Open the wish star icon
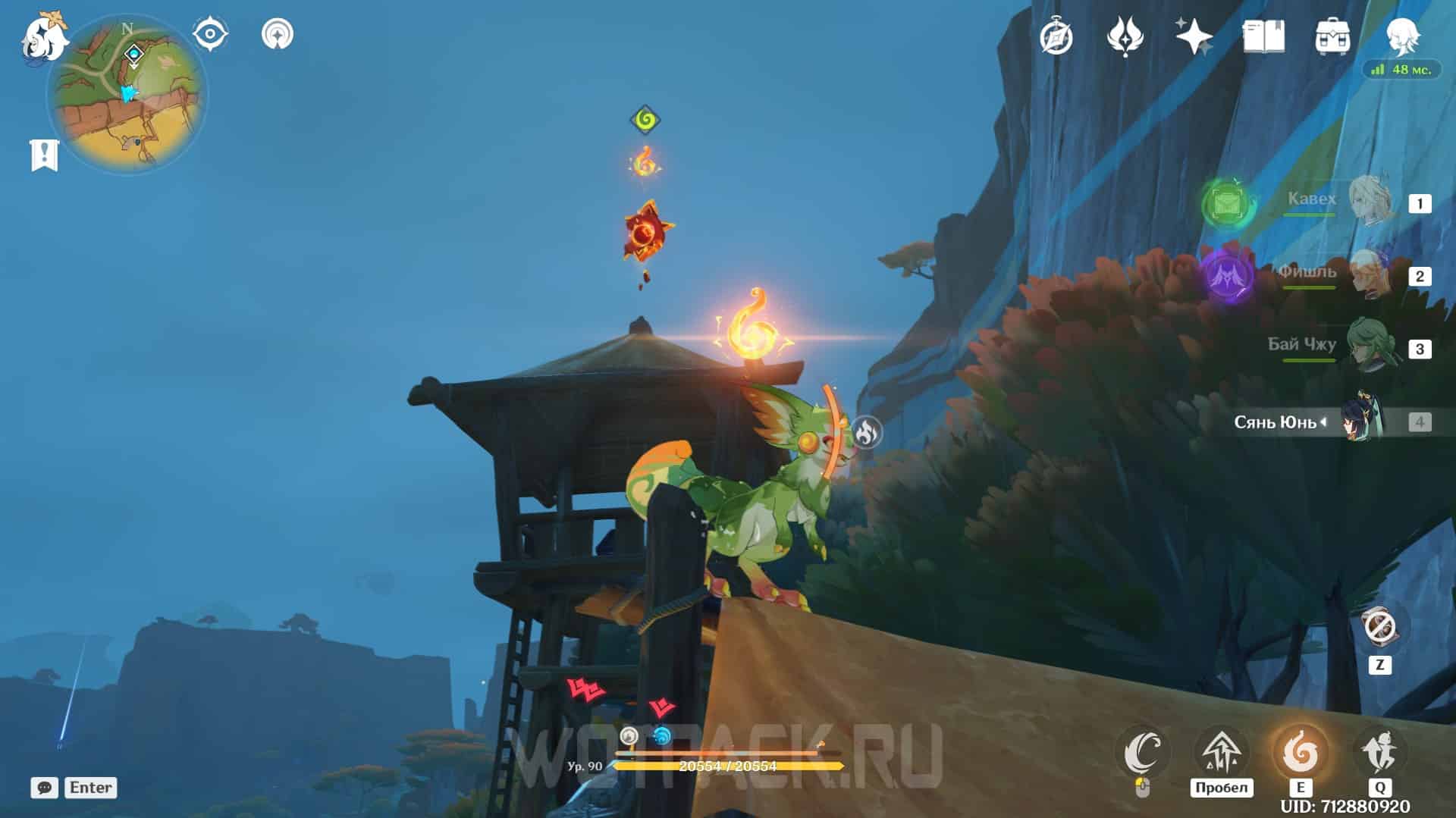The height and width of the screenshot is (818, 1456). click(x=1194, y=36)
